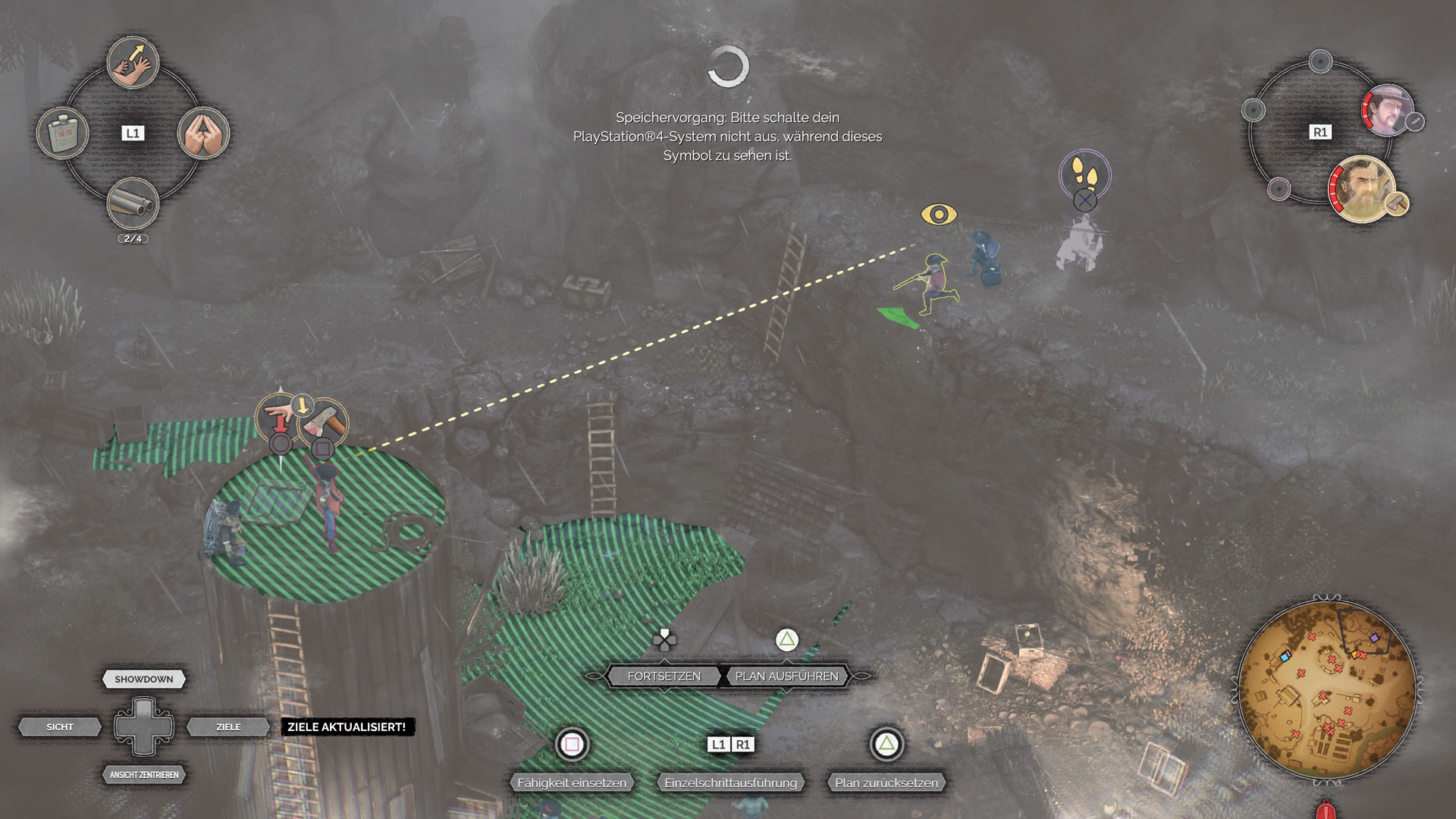Toggle SHOWDOWN mode label
The width and height of the screenshot is (1456, 819).
pyautogui.click(x=144, y=679)
